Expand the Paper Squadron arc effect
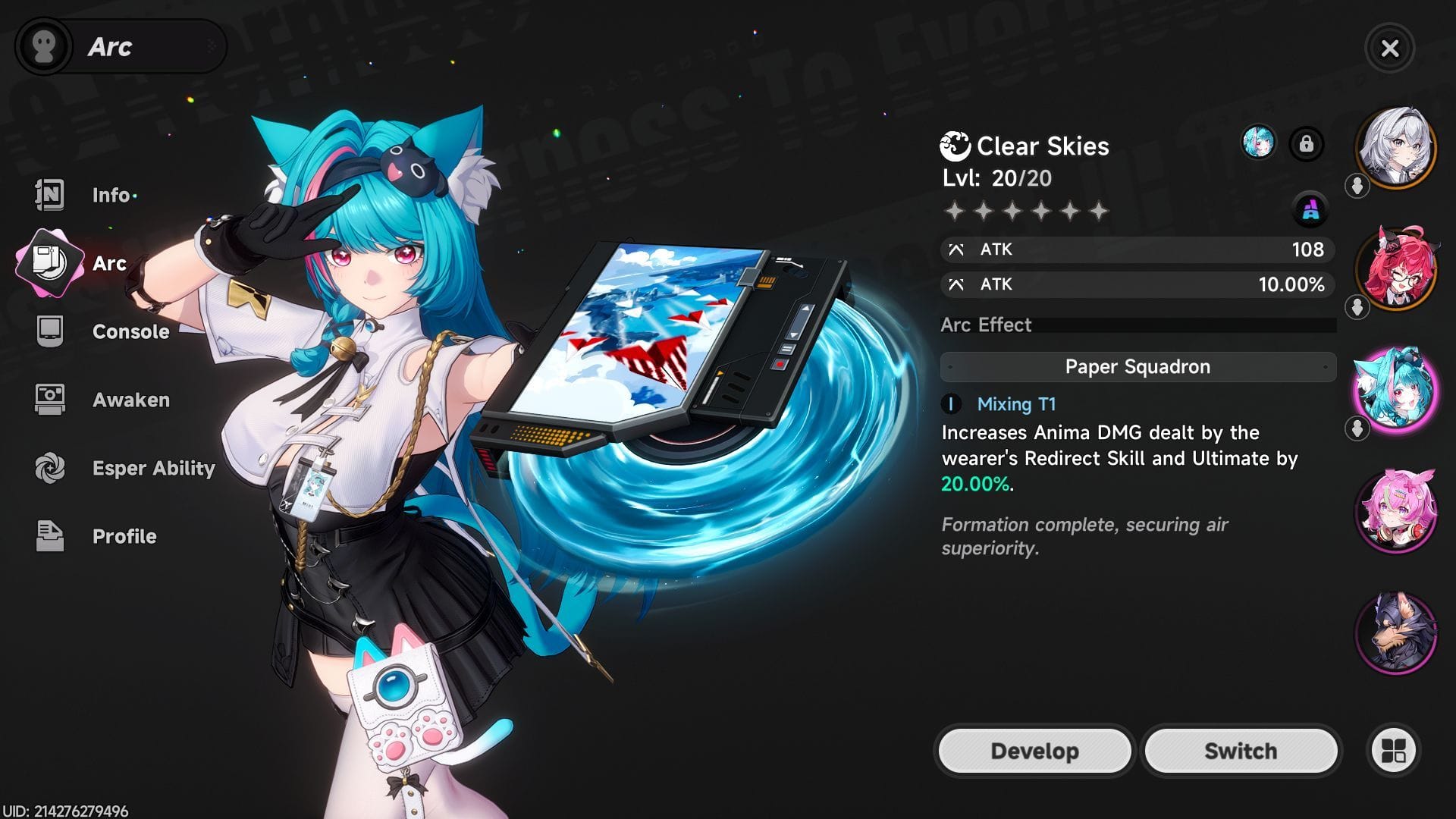Image resolution: width=1456 pixels, height=819 pixels. point(1137,366)
